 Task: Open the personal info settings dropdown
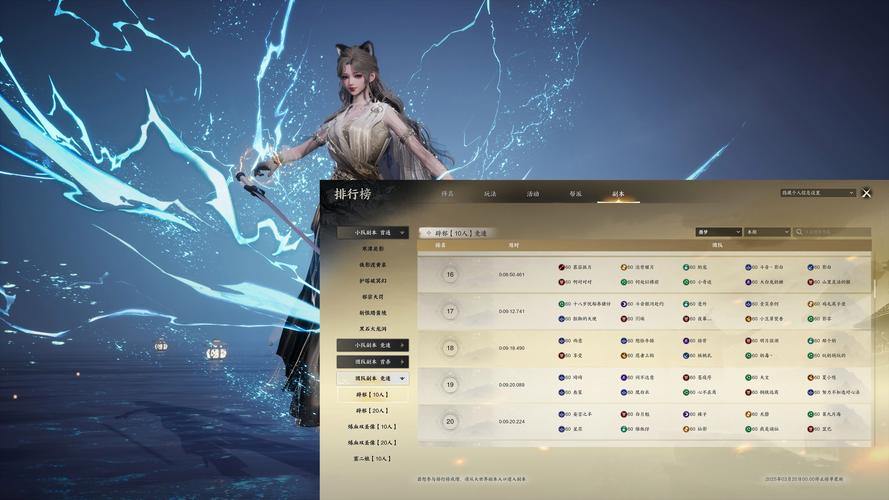click(x=818, y=192)
